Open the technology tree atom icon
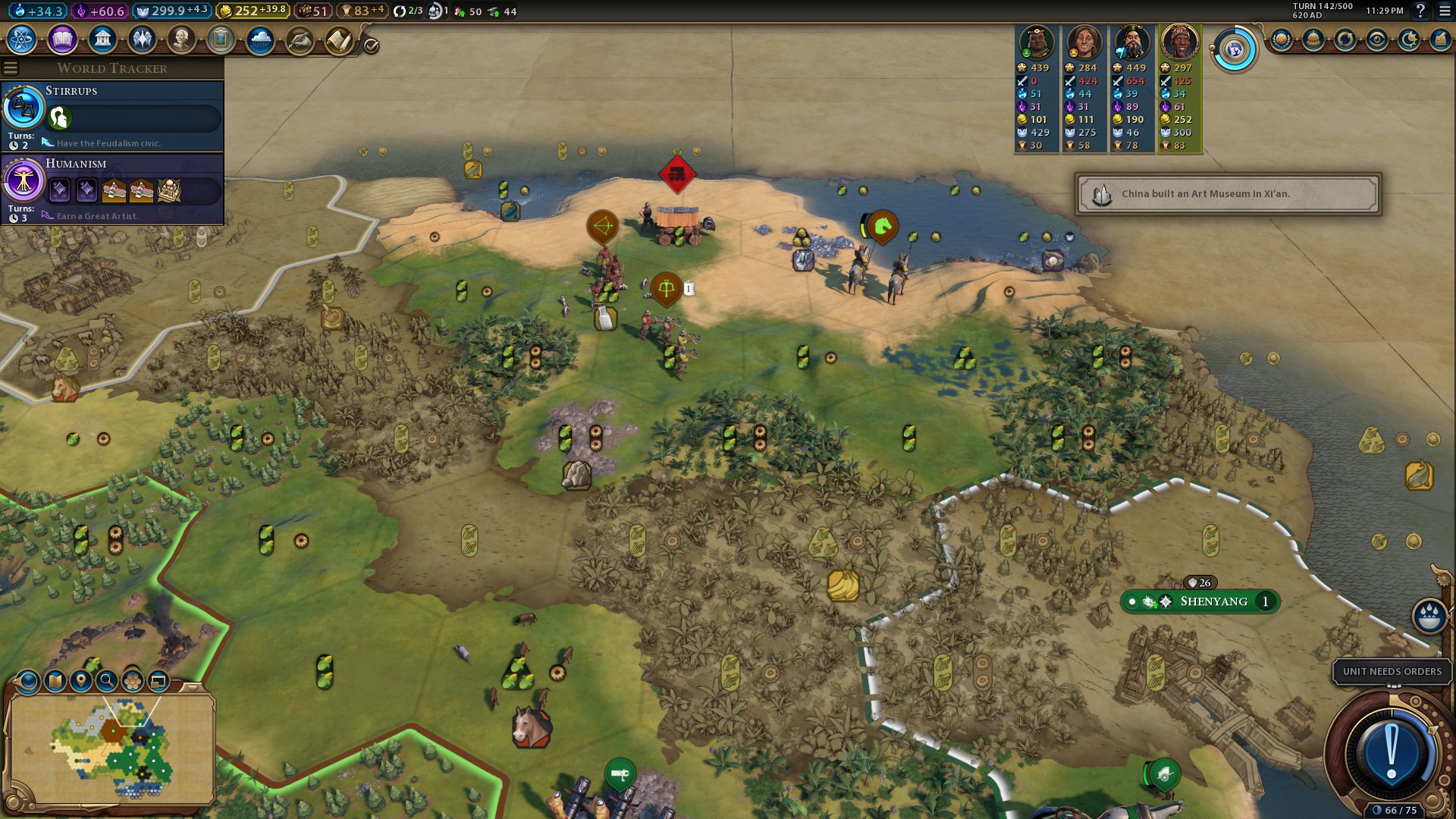 click(x=22, y=39)
